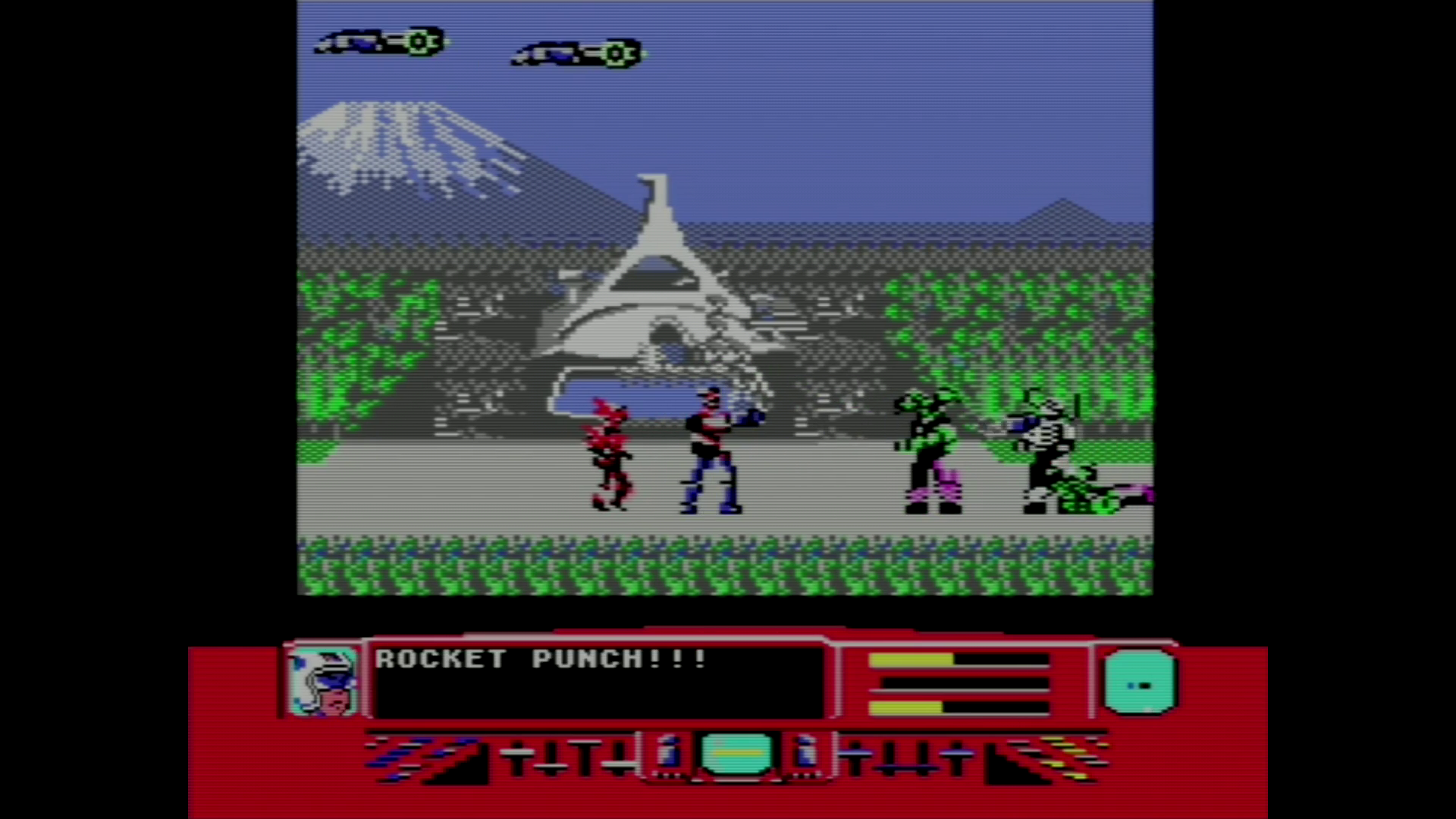Click the second flying gunship near the tower

(x=576, y=54)
